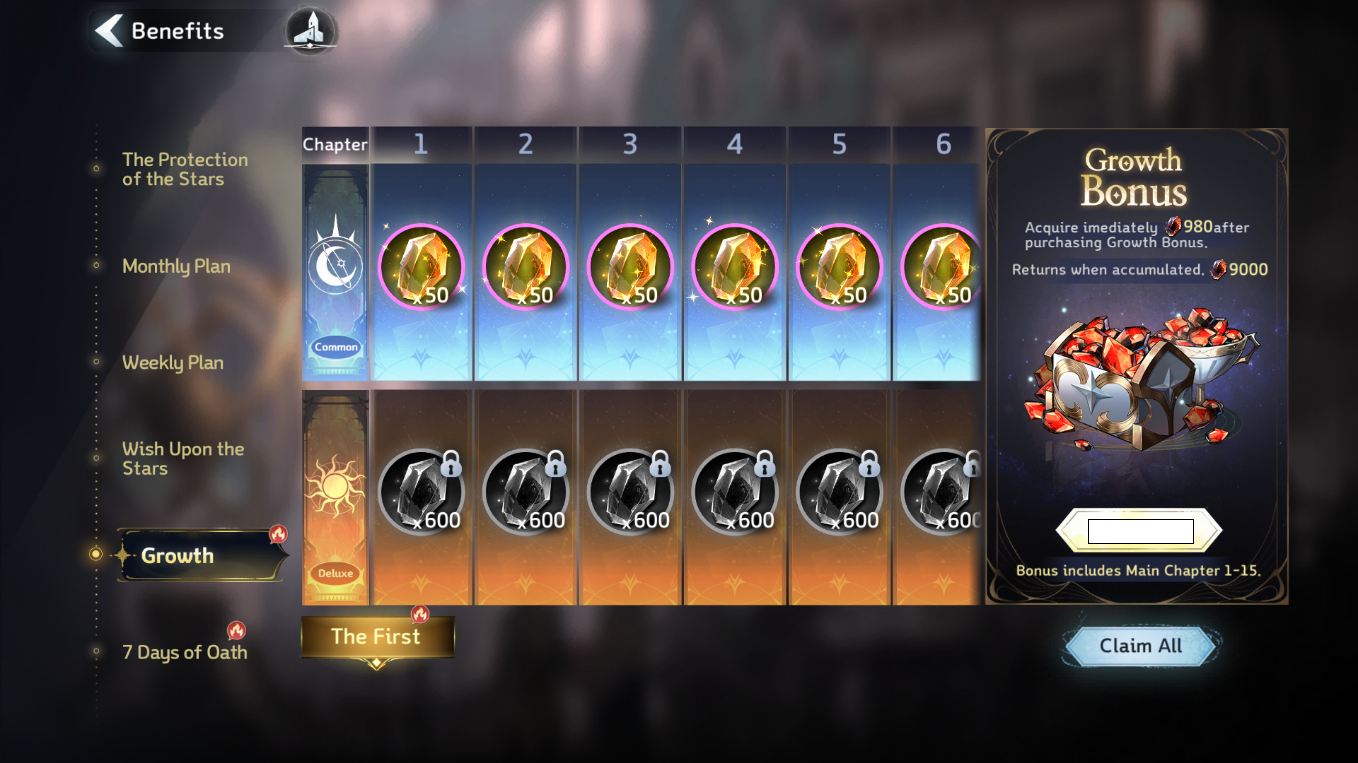Select the locked Chapter 2 deluxe reward
Screen dimensions: 1358x763
tap(526, 492)
